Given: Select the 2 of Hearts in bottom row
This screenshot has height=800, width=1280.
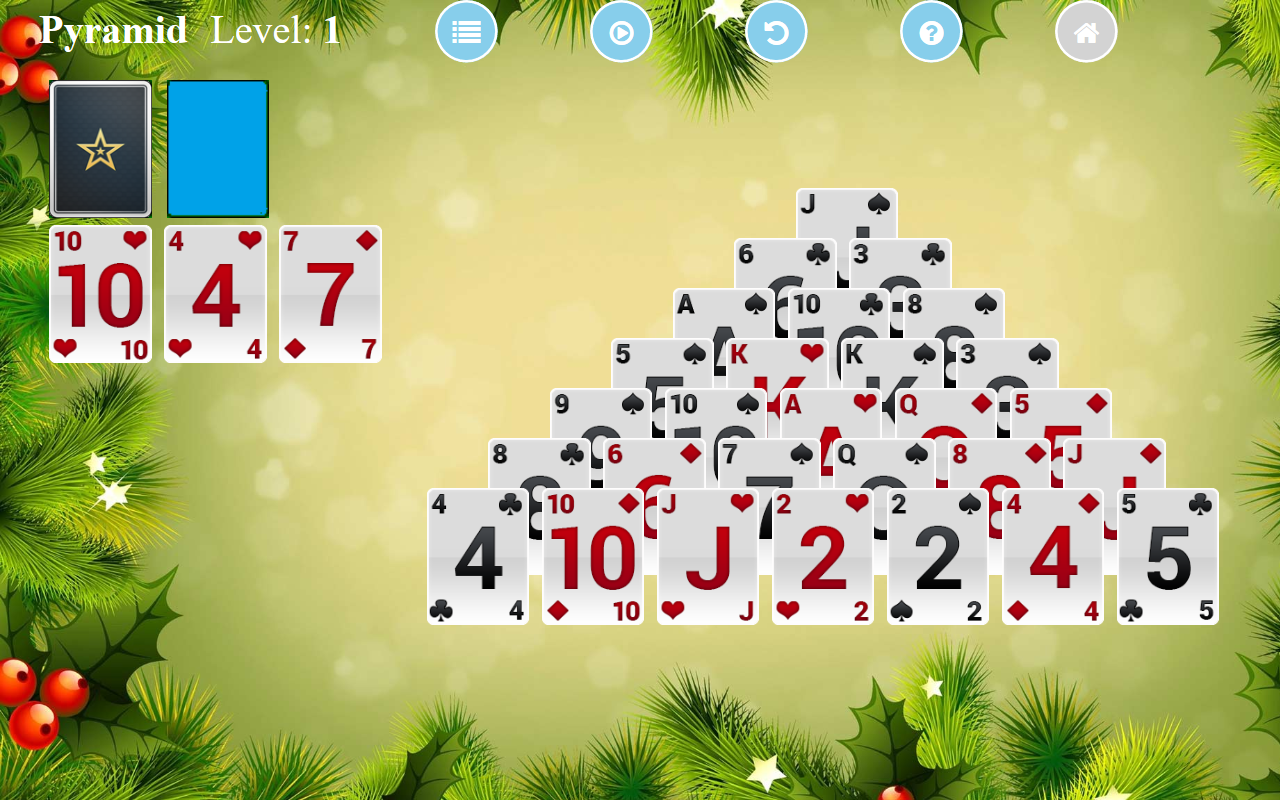Looking at the screenshot, I should 822,557.
